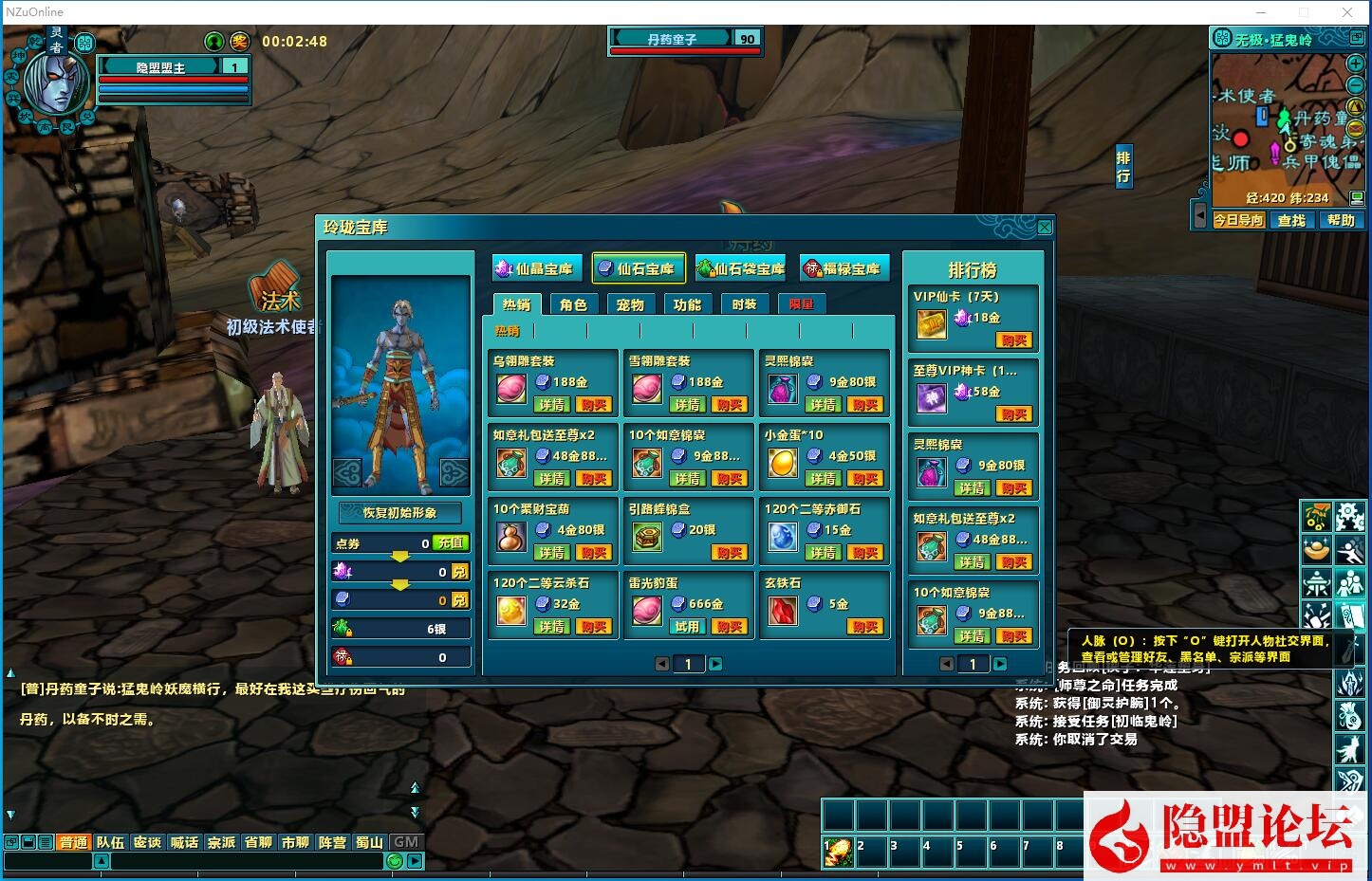The image size is (1372, 881).
Task: Open the 充值 top-up for 点券
Action: point(451,543)
